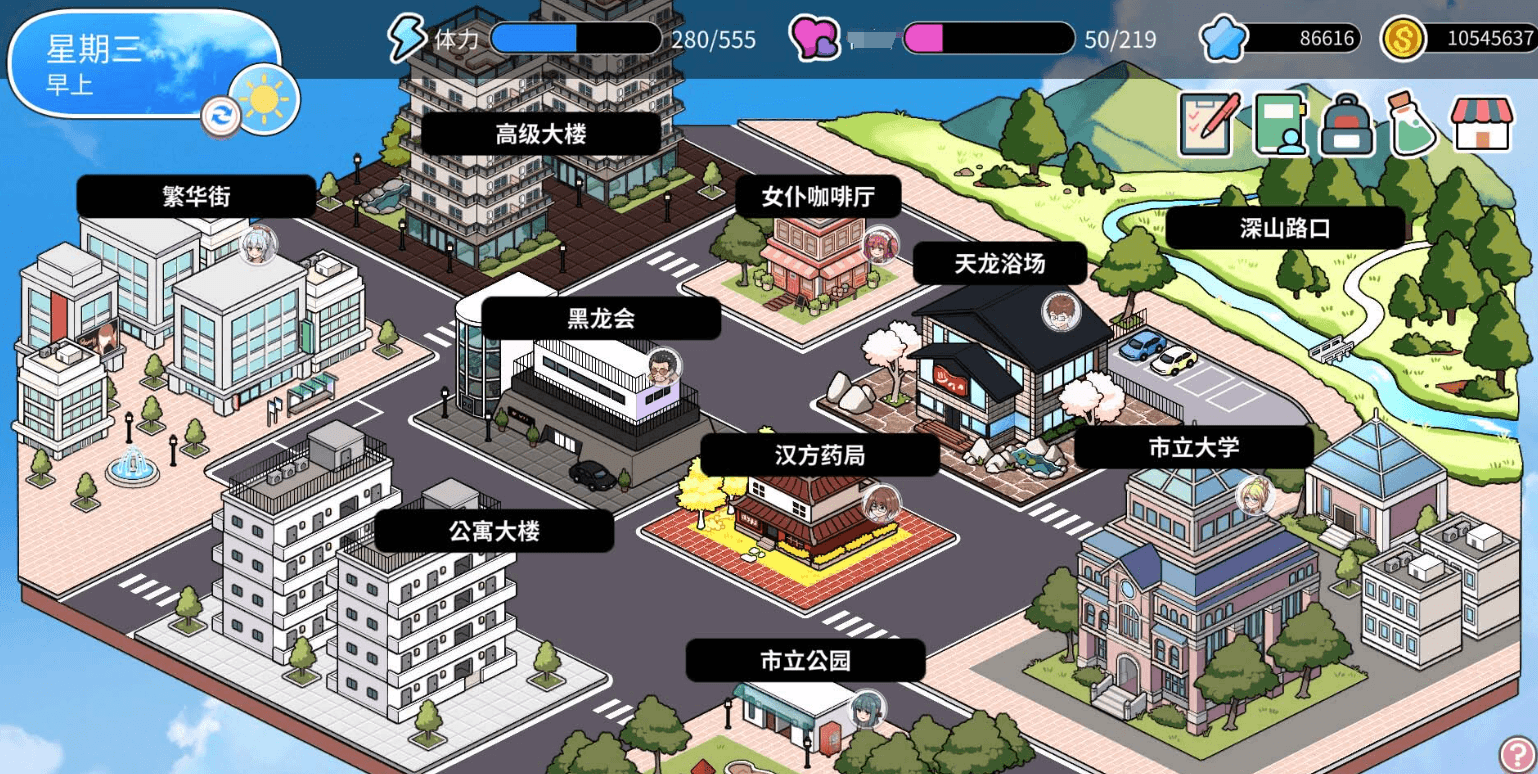
Task: Go to the 女仆咖啡厅 location
Action: [x=818, y=196]
